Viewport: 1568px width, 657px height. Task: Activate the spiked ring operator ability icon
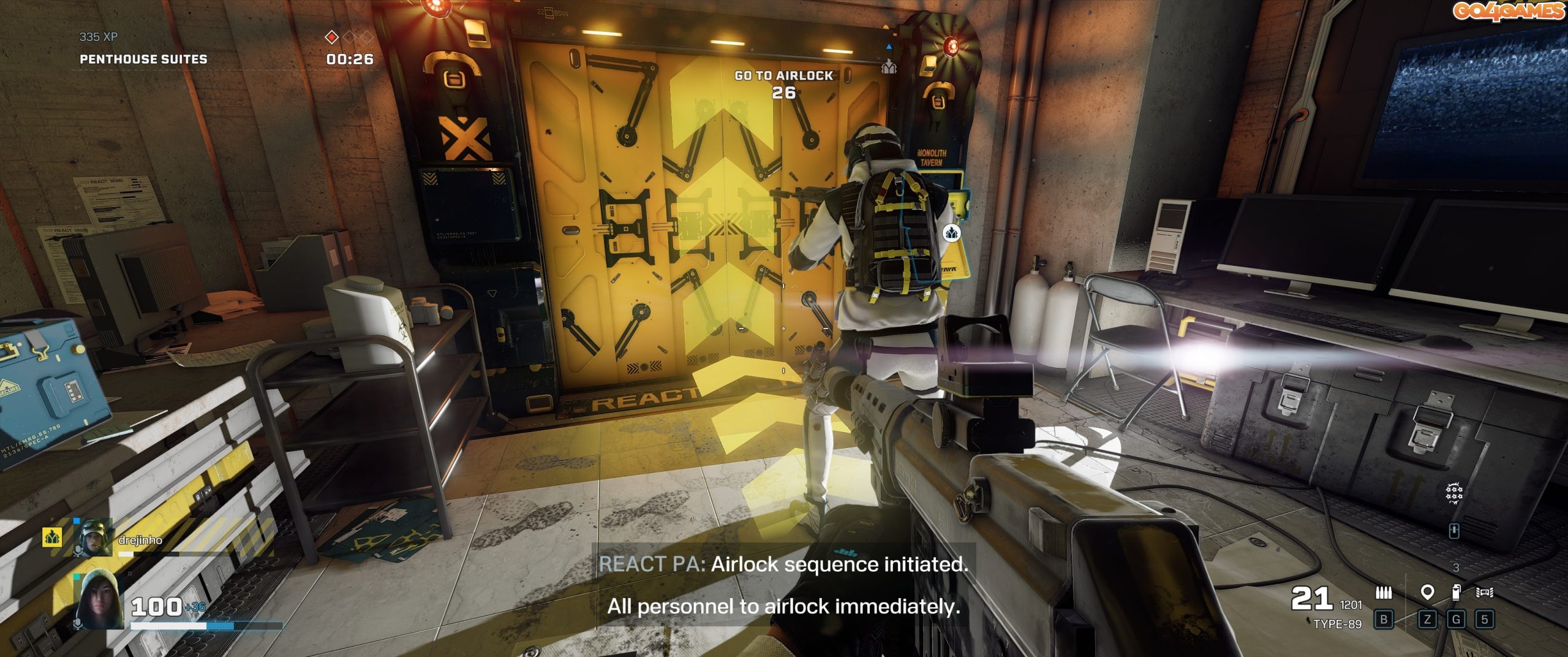(x=1453, y=493)
